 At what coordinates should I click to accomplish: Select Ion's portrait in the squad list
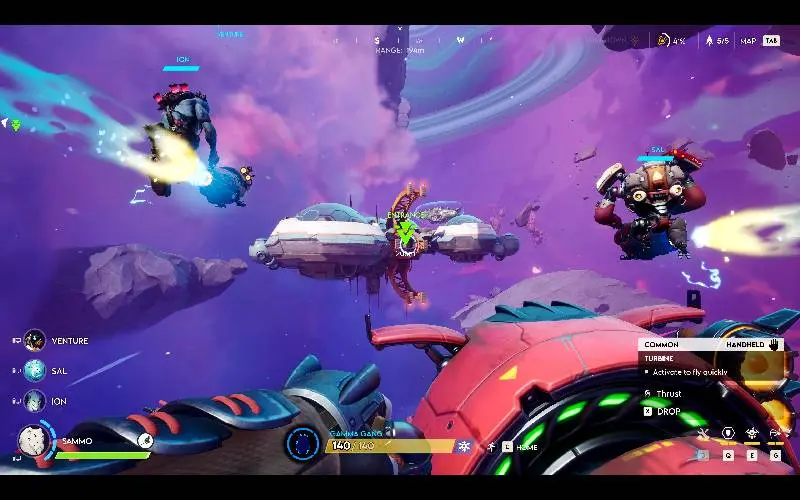click(35, 400)
